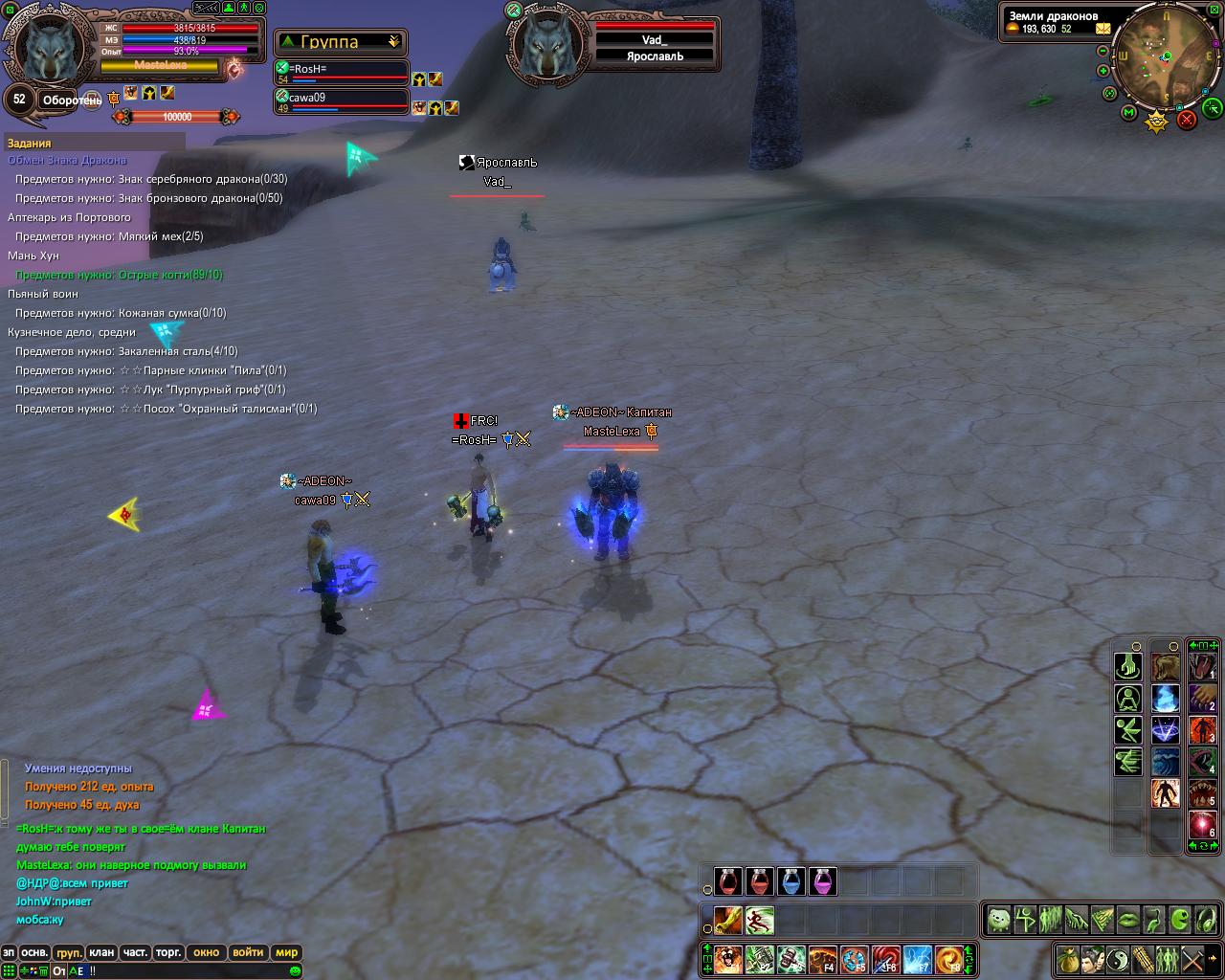1225x980 pixels.
Task: Activate the F7 lightning skill
Action: click(918, 958)
